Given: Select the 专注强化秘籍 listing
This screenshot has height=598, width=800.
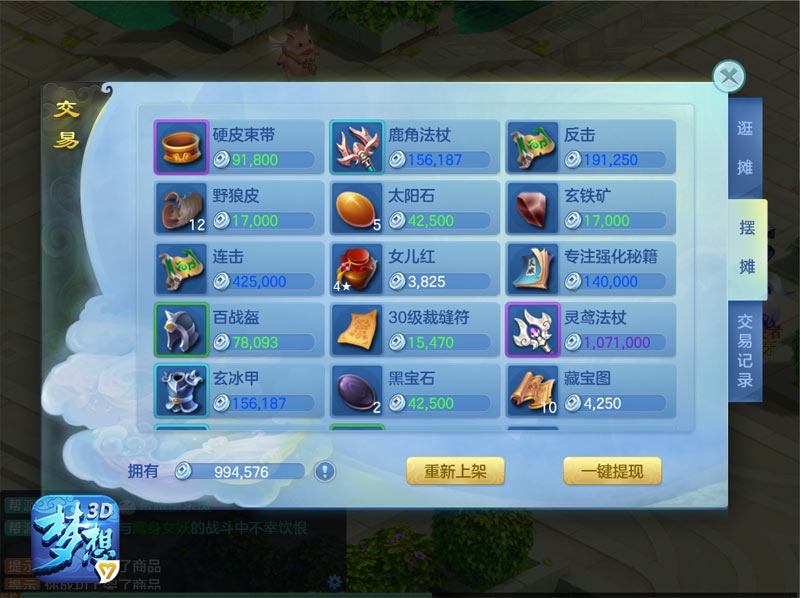Looking at the screenshot, I should coord(590,269).
